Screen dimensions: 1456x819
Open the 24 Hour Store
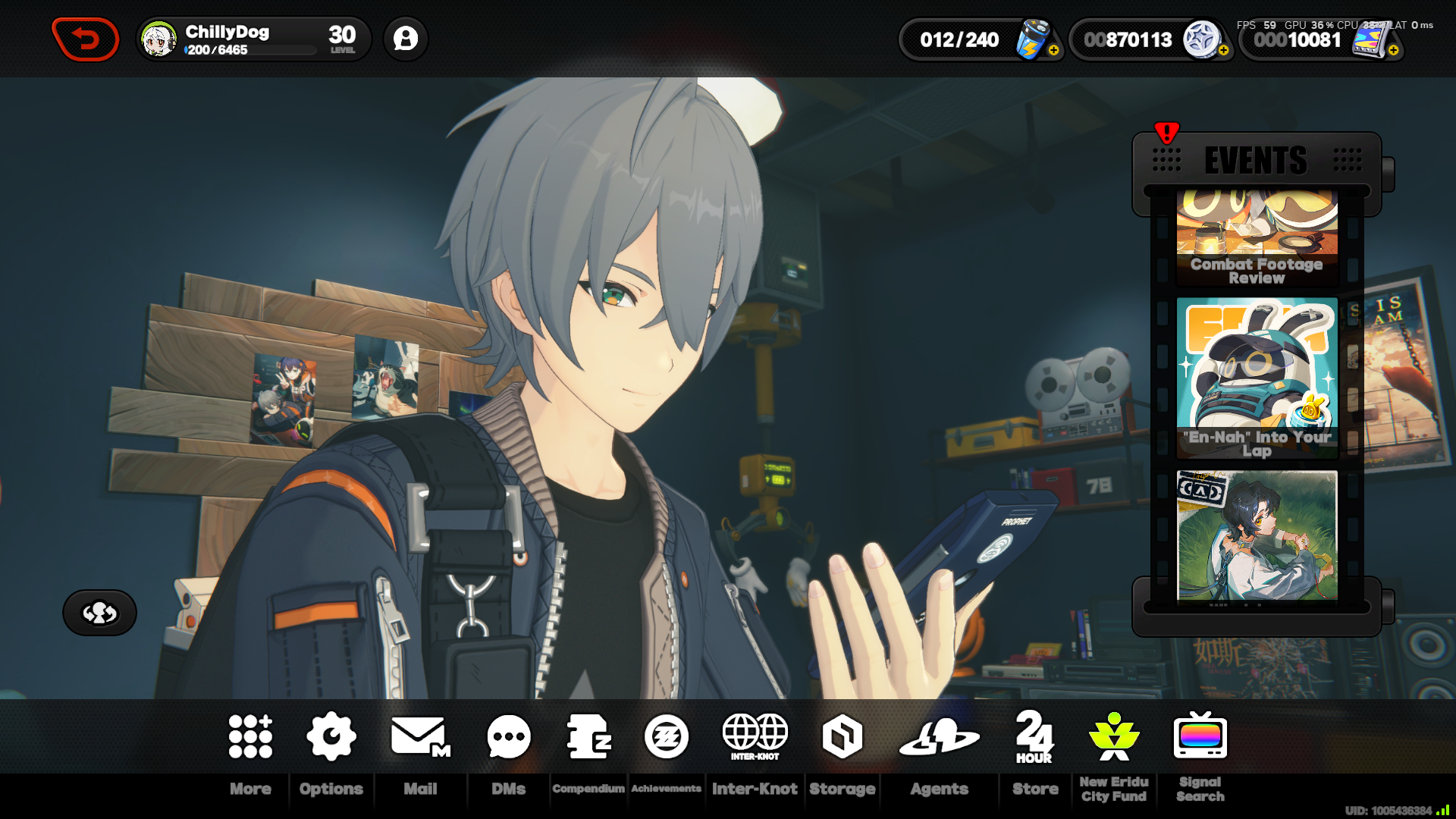point(1034,736)
